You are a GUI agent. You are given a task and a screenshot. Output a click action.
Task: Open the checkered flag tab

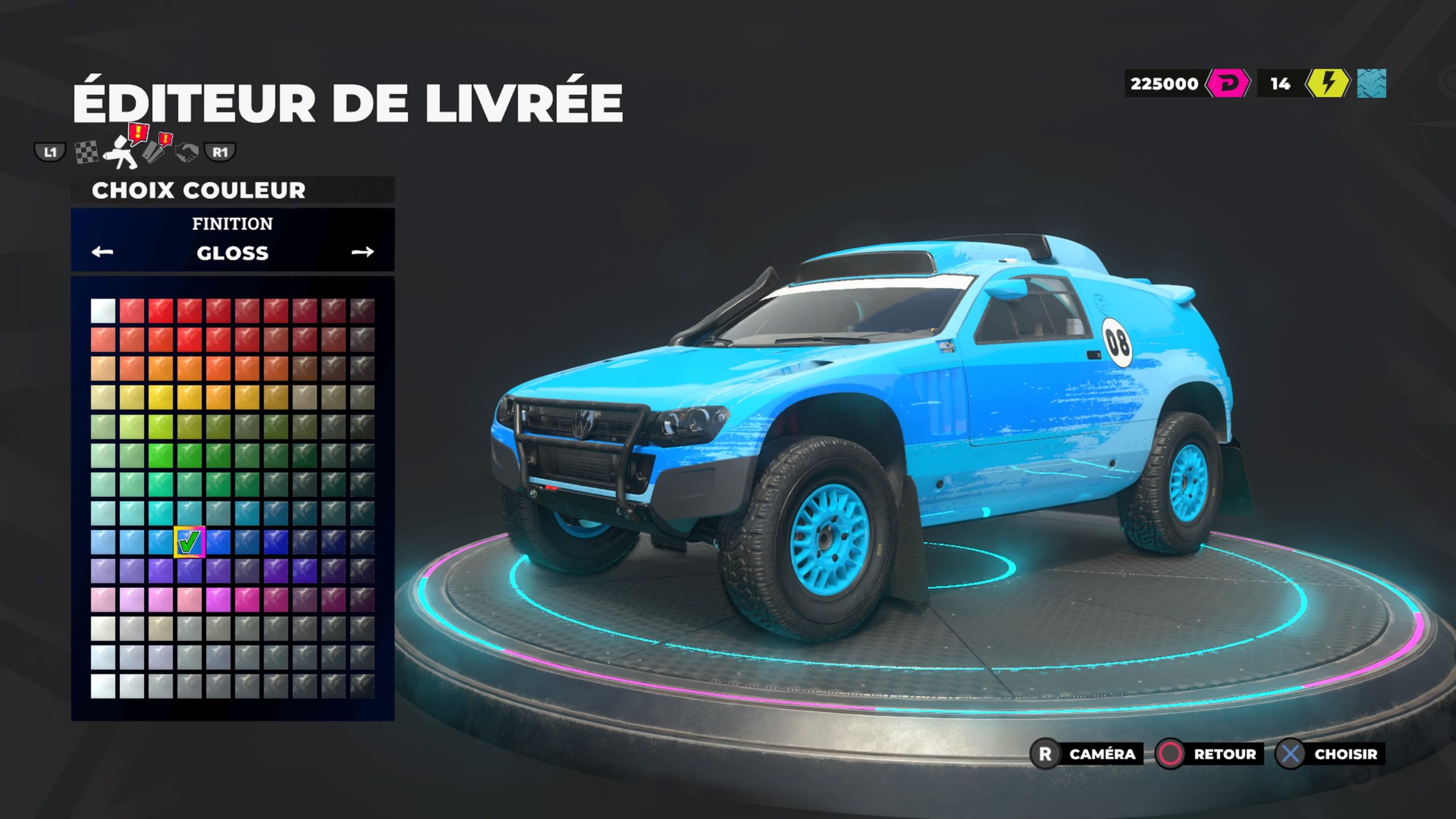click(x=86, y=152)
